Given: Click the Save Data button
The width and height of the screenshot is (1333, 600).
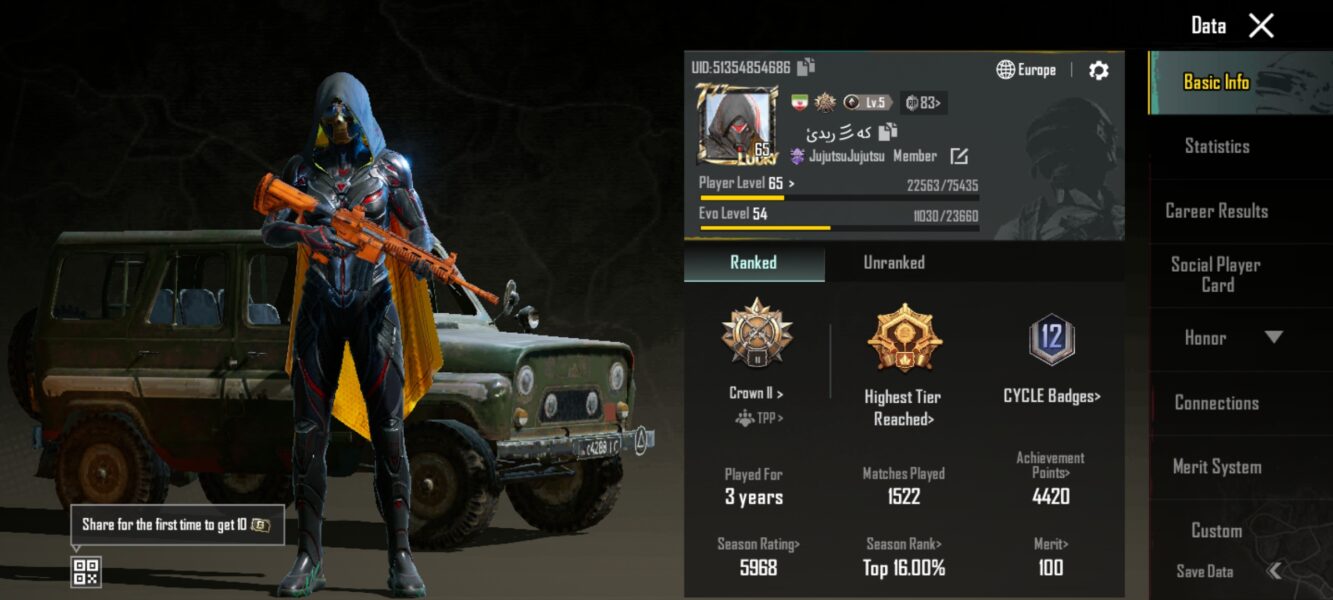Looking at the screenshot, I should (1205, 572).
